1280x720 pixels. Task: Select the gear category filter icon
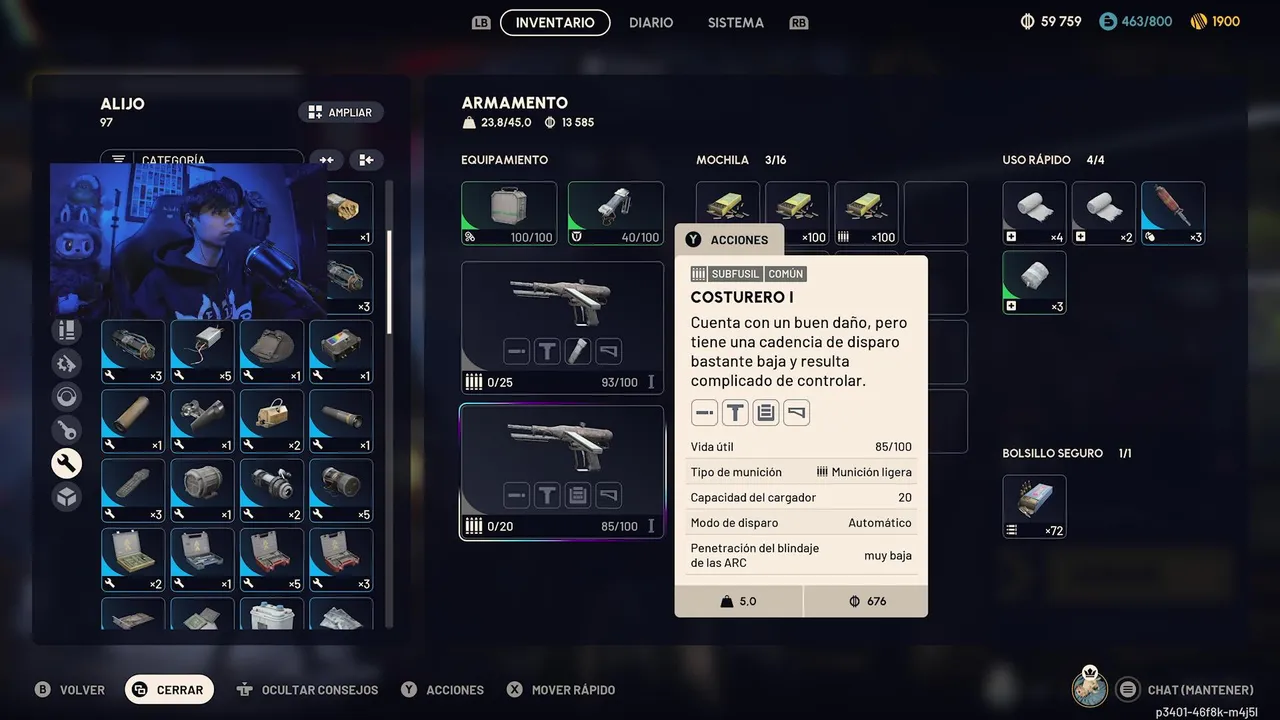(x=67, y=363)
